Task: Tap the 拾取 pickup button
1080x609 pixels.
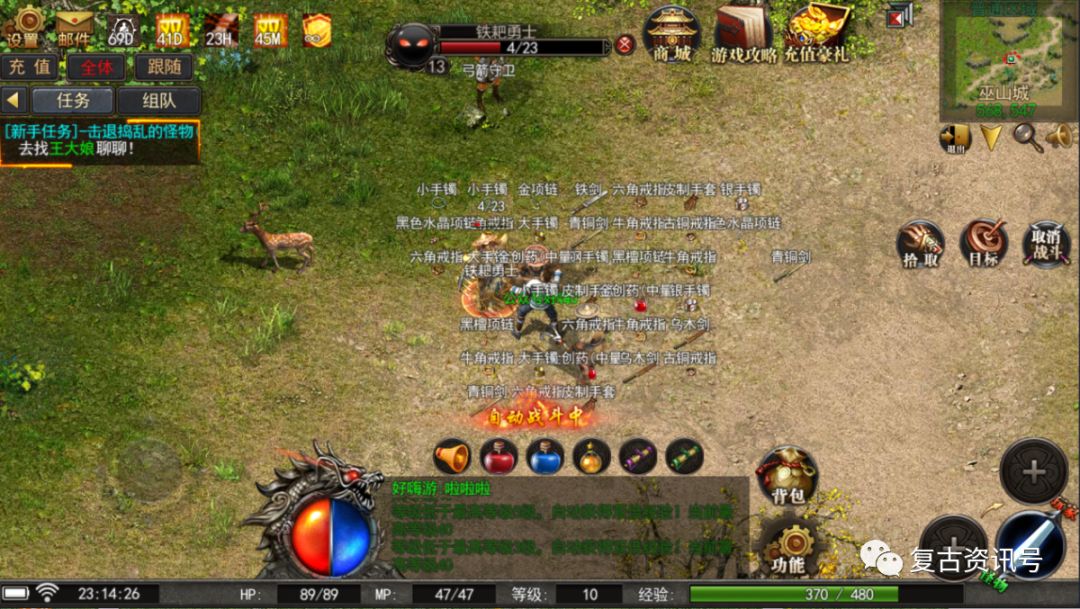Action: pos(920,243)
